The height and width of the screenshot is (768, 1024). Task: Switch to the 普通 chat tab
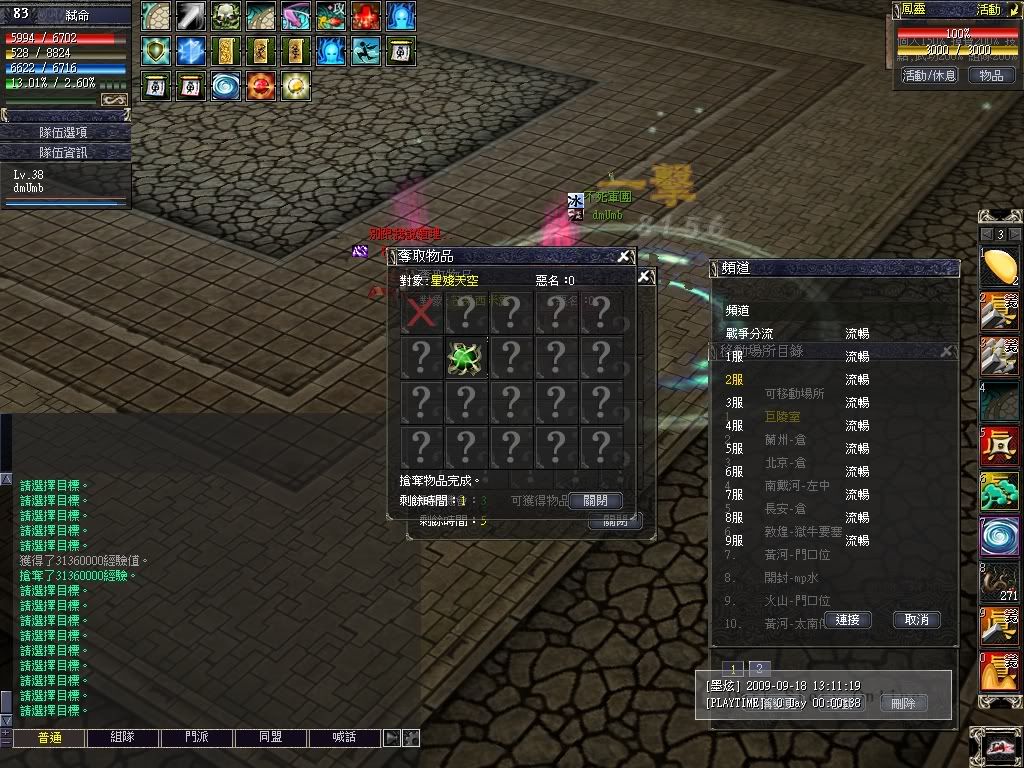pos(48,738)
